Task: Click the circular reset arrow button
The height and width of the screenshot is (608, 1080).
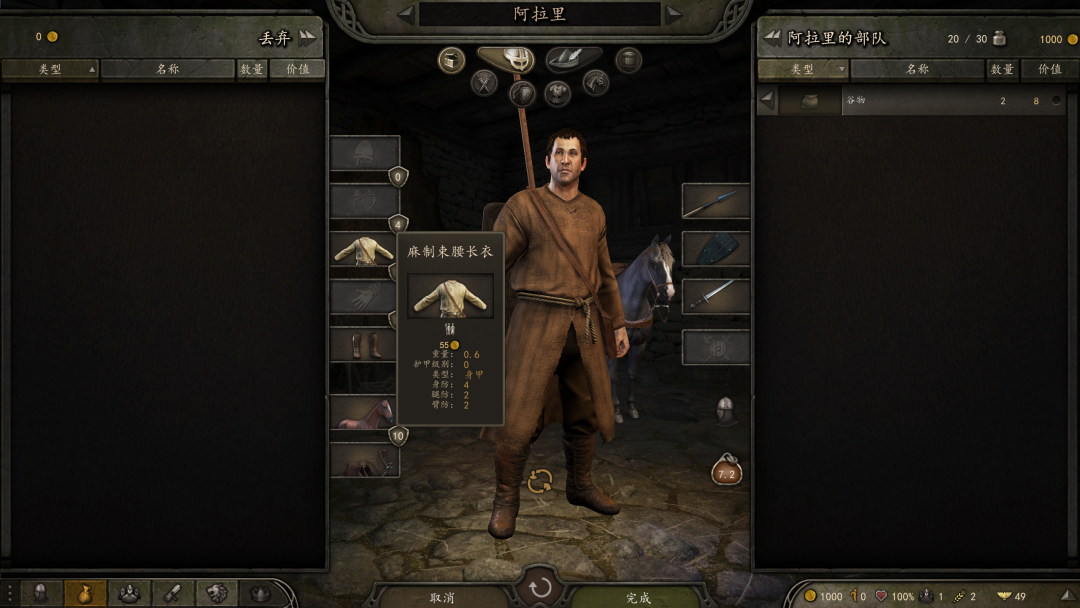Action: [540, 587]
